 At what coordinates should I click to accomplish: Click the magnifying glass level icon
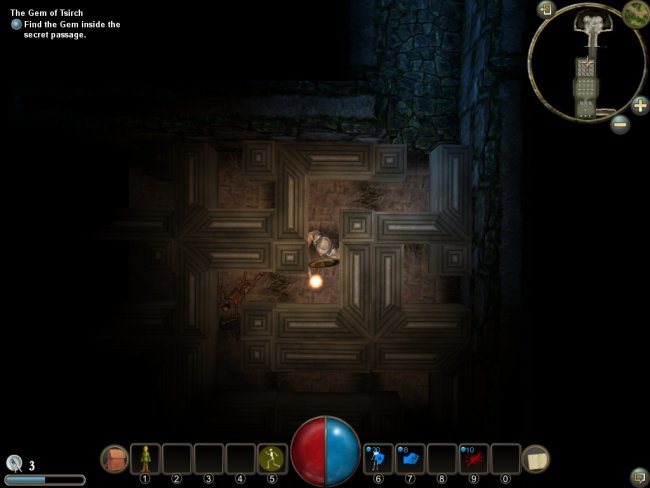coord(14,463)
